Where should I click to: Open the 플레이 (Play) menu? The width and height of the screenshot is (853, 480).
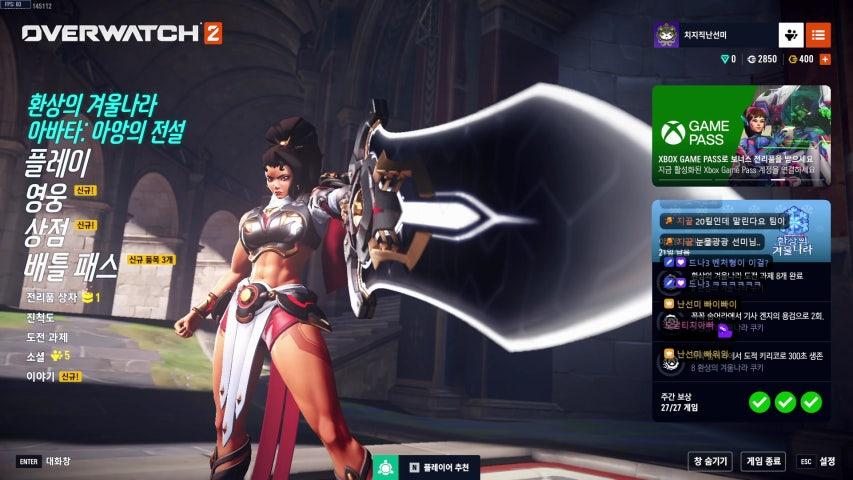tap(58, 162)
